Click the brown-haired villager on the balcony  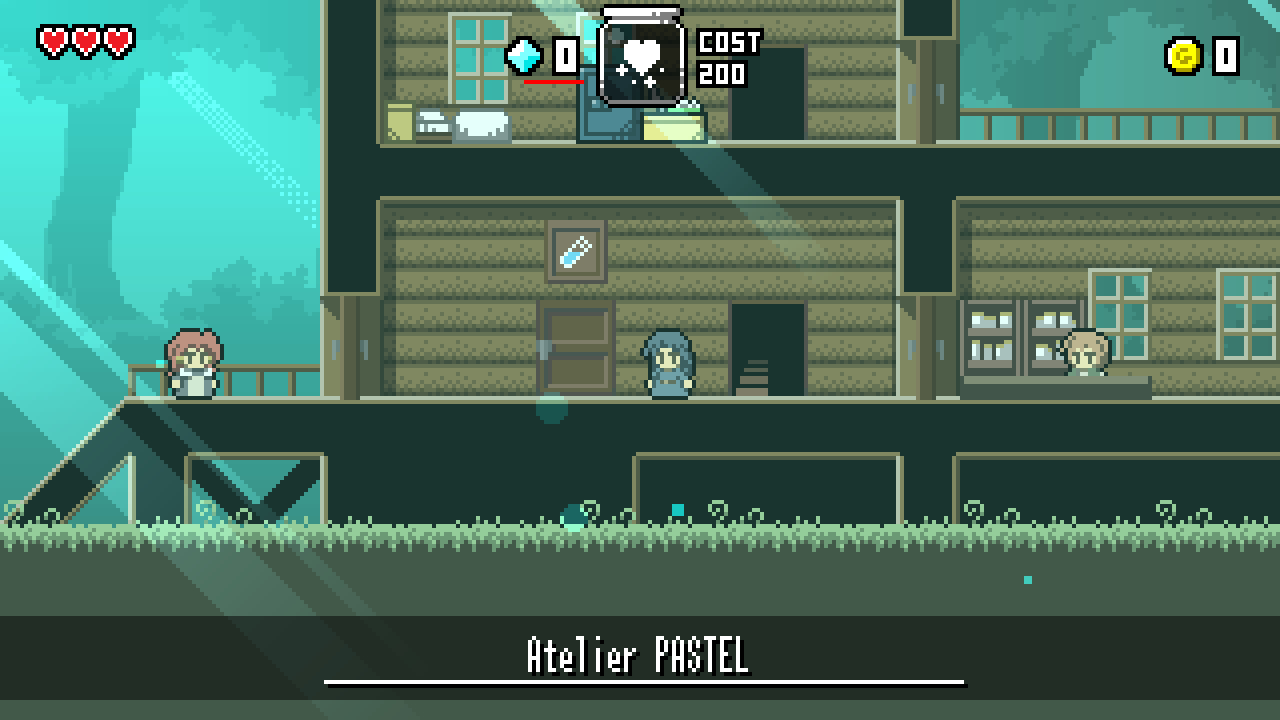click(192, 365)
